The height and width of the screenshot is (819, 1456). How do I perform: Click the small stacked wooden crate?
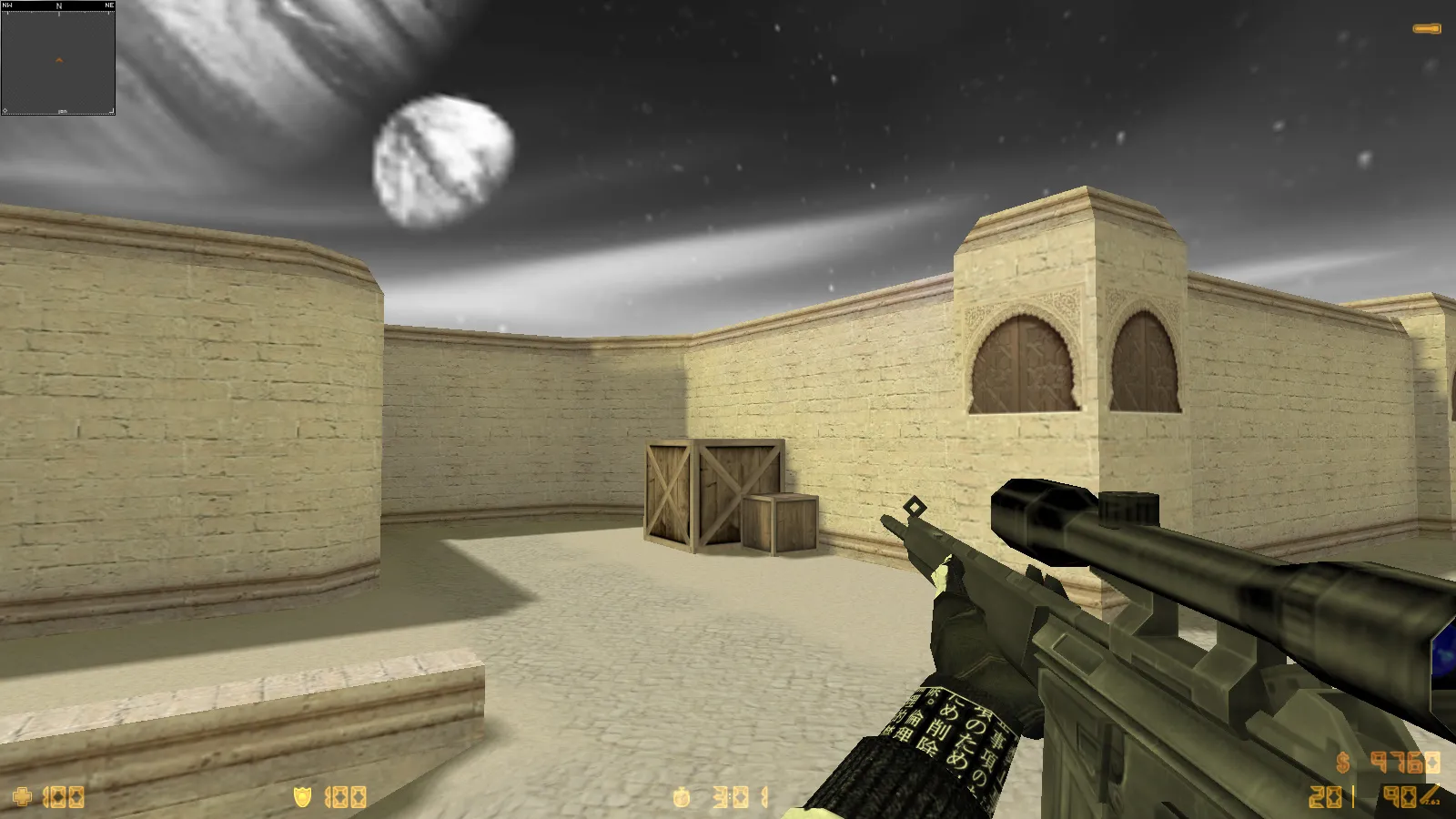pos(778,523)
